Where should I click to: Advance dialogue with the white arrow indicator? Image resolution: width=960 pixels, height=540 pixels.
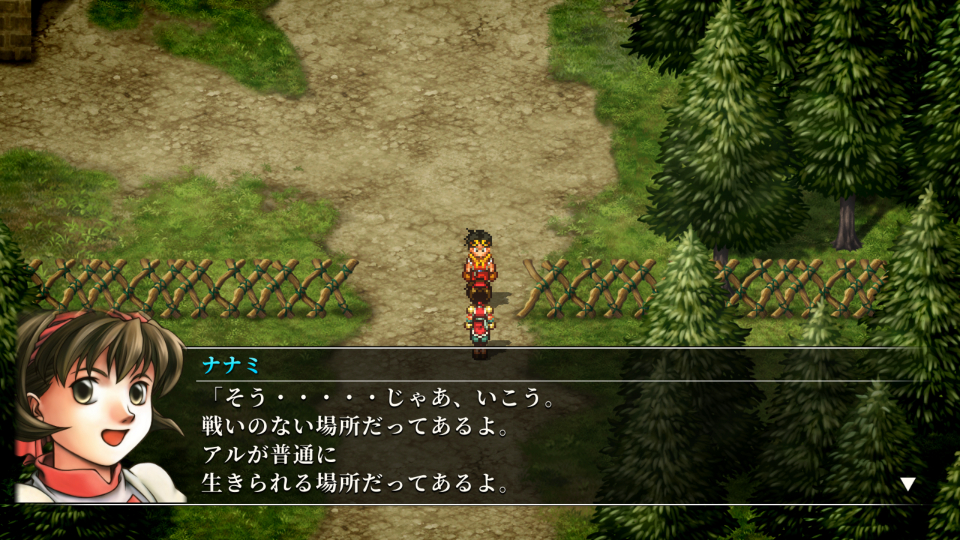tap(907, 484)
